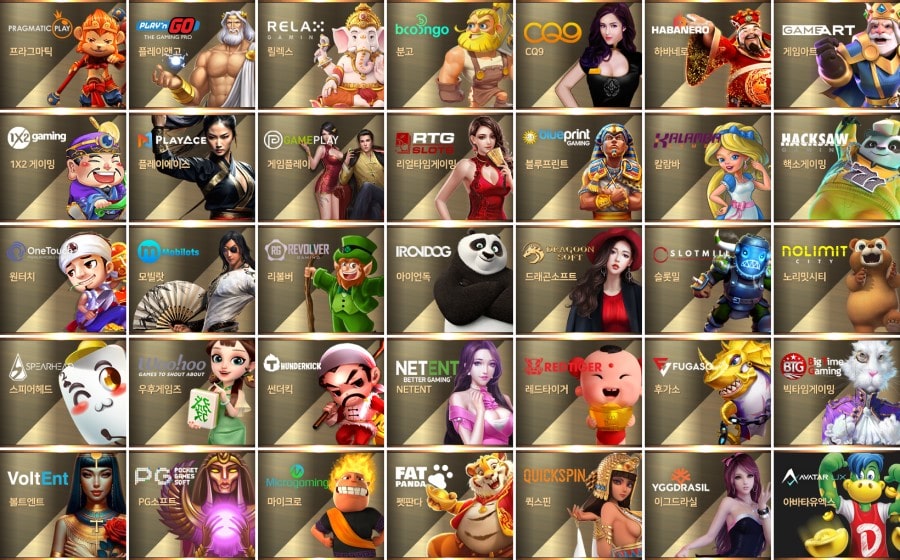Open the Hacksaw provider tile
The image size is (900, 560).
pyautogui.click(x=836, y=167)
